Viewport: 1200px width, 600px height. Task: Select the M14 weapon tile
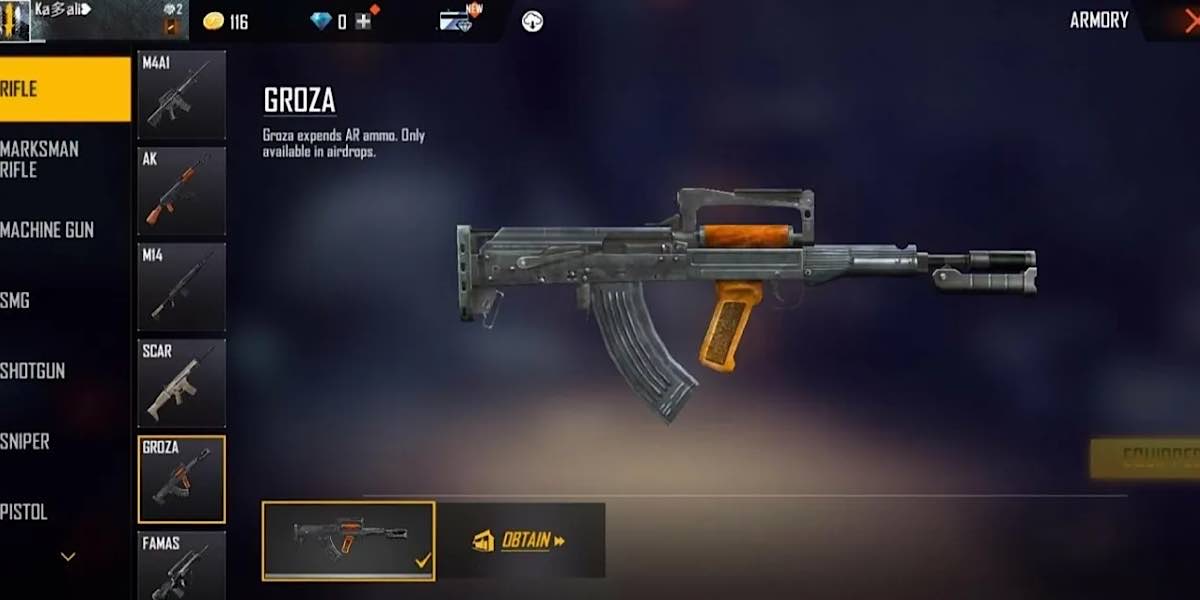[x=181, y=287]
